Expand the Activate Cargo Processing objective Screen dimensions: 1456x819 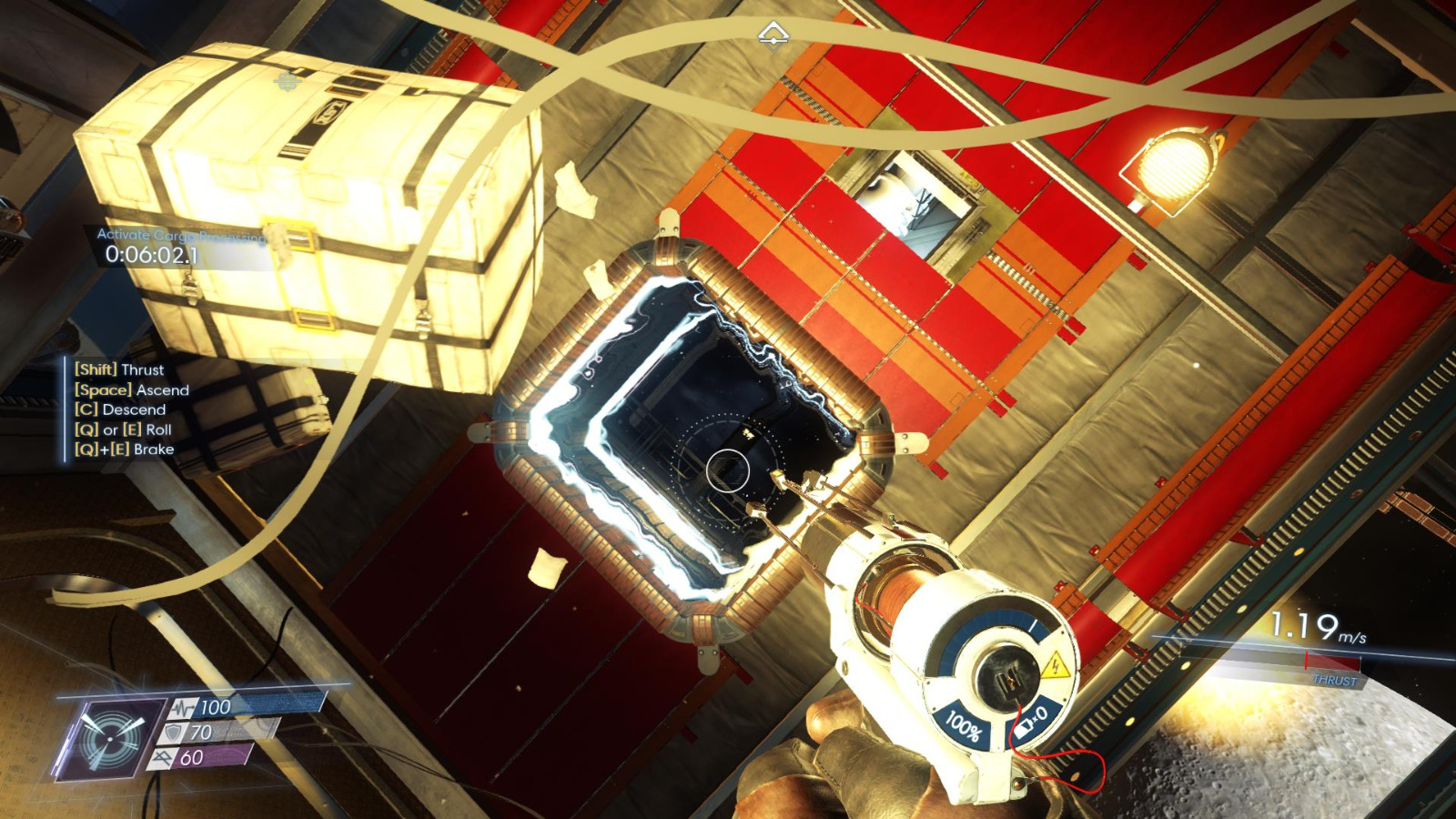pyautogui.click(x=178, y=235)
